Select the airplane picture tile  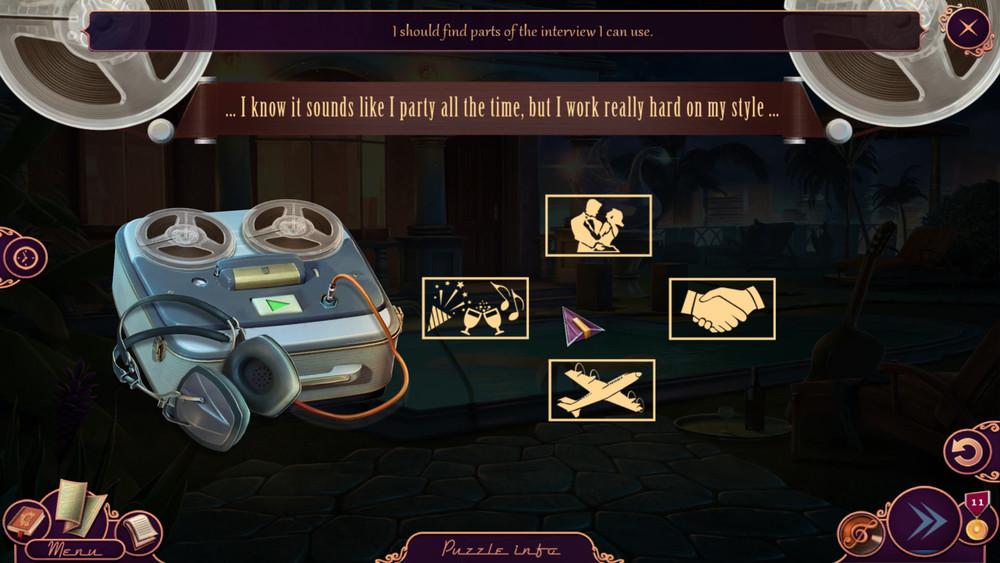[x=601, y=390]
